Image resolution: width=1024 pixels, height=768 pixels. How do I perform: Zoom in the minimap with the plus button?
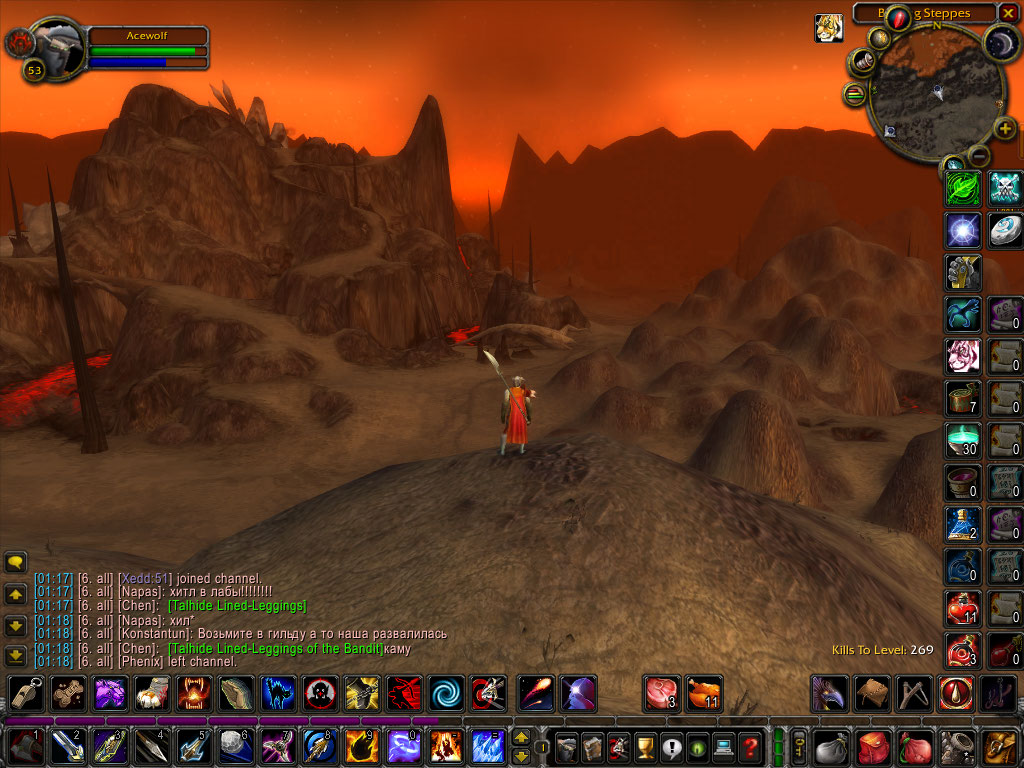point(1005,129)
